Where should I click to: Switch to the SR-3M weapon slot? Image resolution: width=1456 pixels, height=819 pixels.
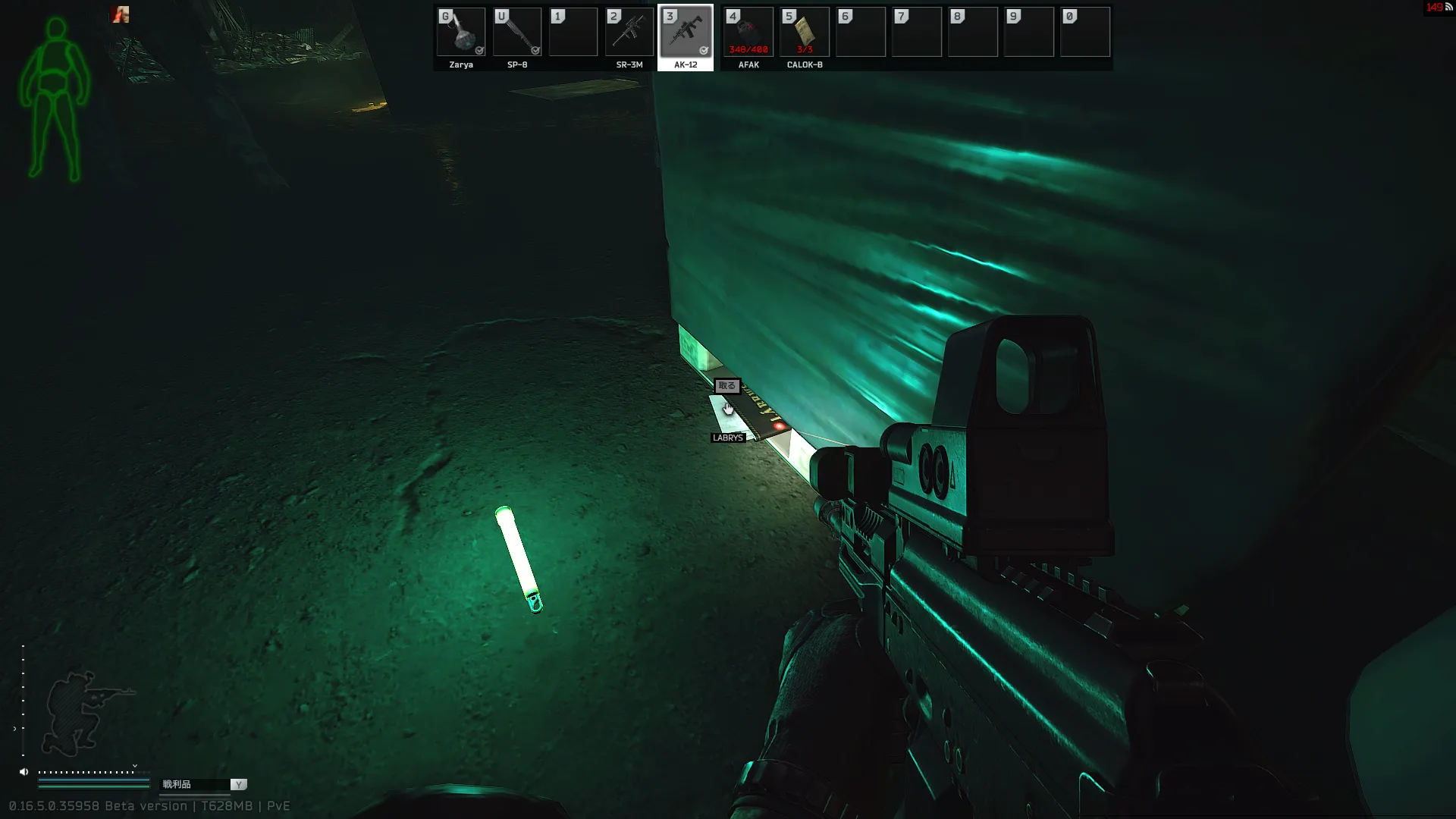click(629, 33)
